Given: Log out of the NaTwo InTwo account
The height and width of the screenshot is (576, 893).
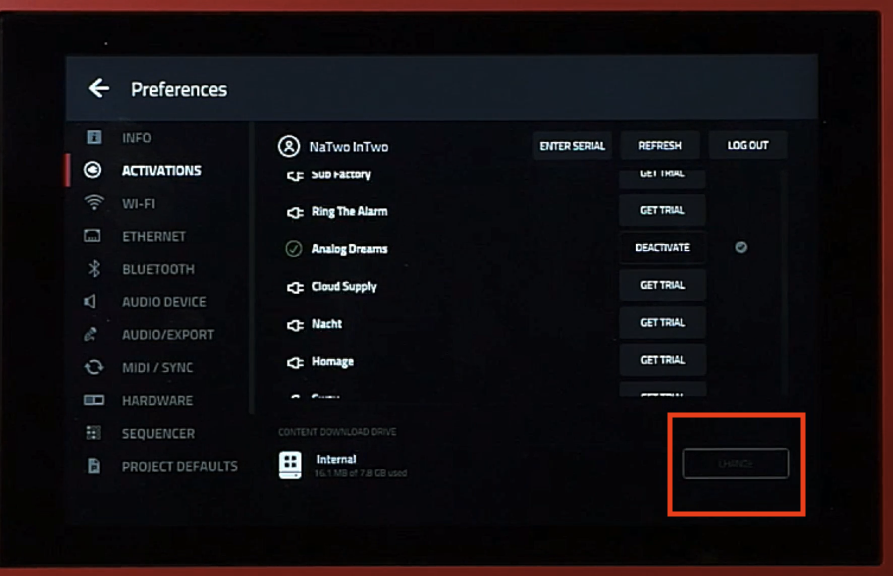Looking at the screenshot, I should pos(748,146).
